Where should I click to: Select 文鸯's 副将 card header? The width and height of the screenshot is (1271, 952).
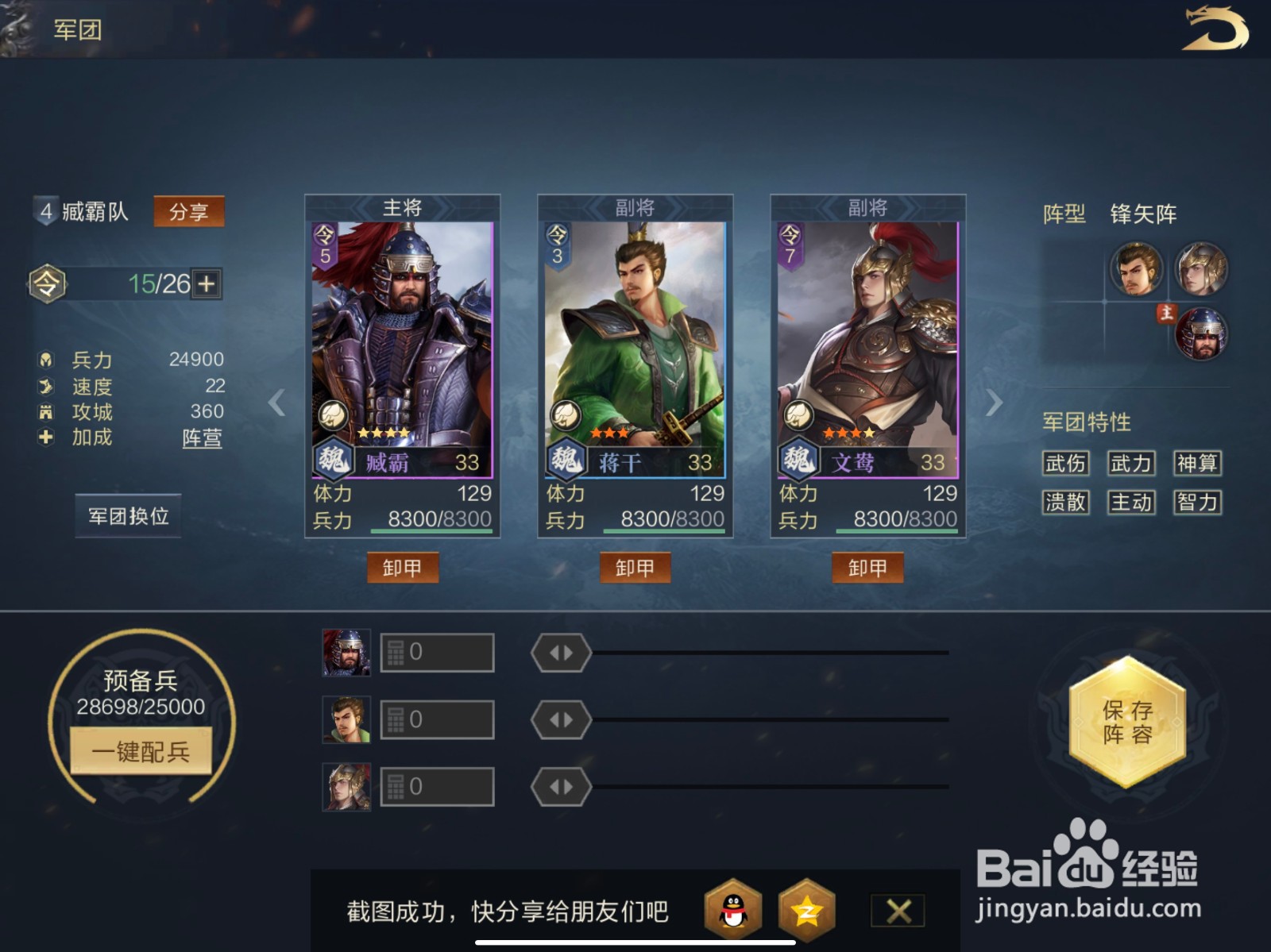pos(870,206)
